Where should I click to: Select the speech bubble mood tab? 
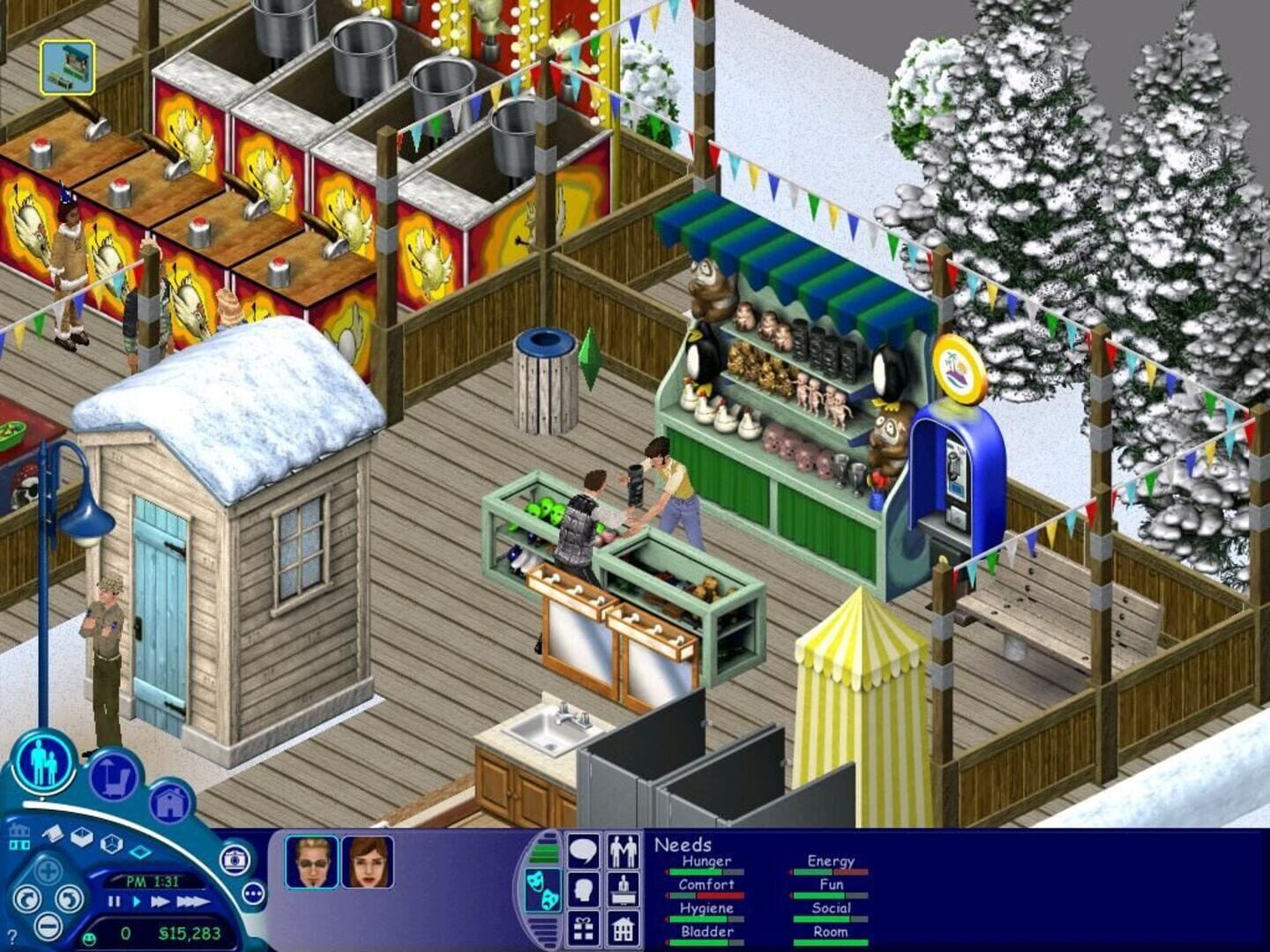pyautogui.click(x=582, y=851)
